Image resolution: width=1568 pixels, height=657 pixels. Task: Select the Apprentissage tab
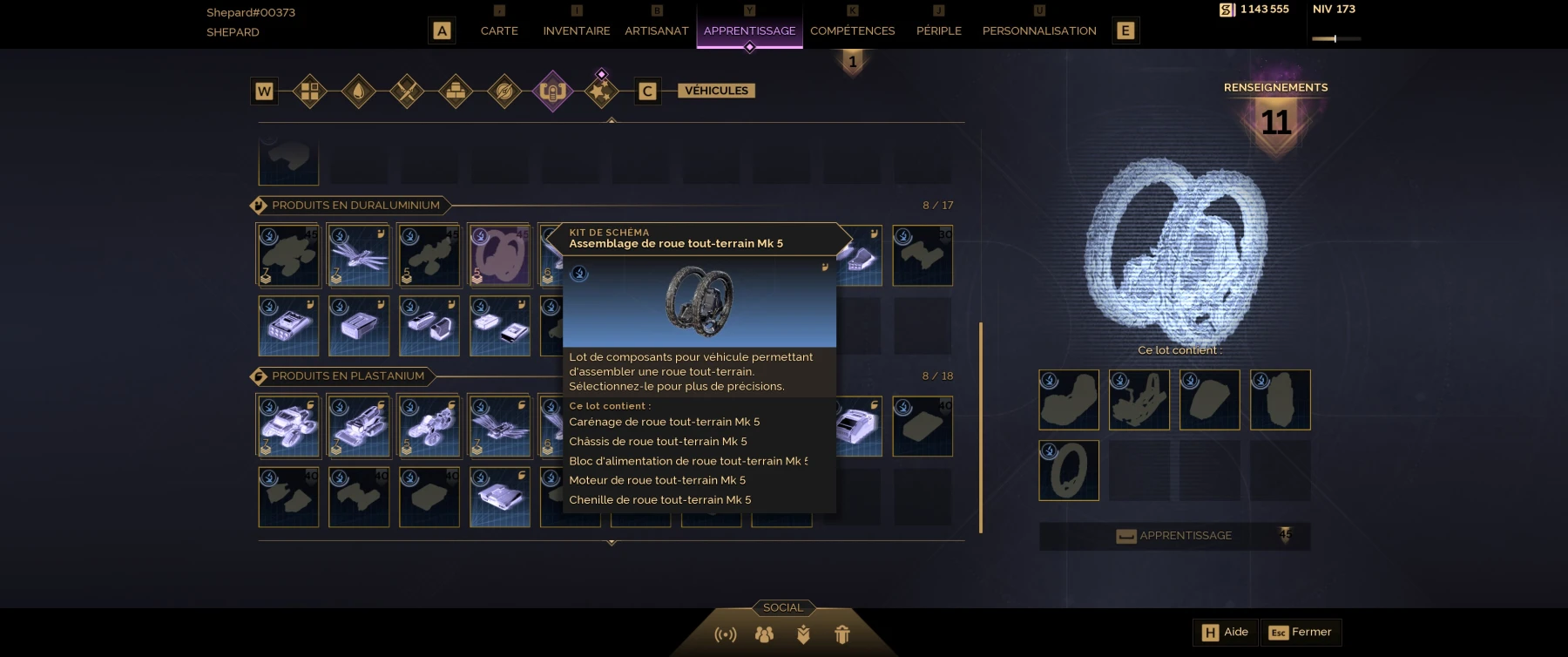pyautogui.click(x=749, y=30)
